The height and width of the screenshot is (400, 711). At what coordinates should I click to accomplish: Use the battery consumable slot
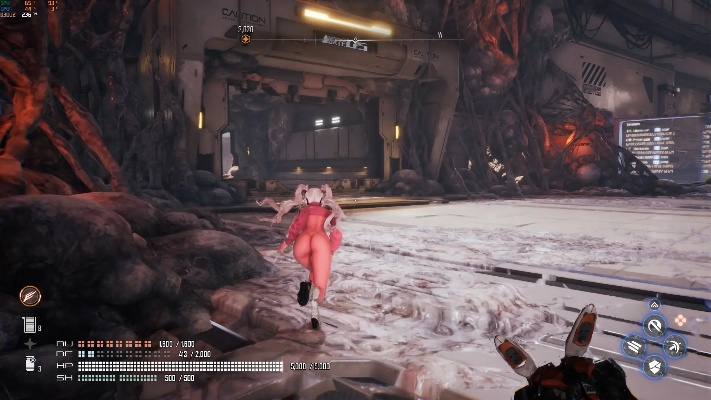tap(30, 324)
